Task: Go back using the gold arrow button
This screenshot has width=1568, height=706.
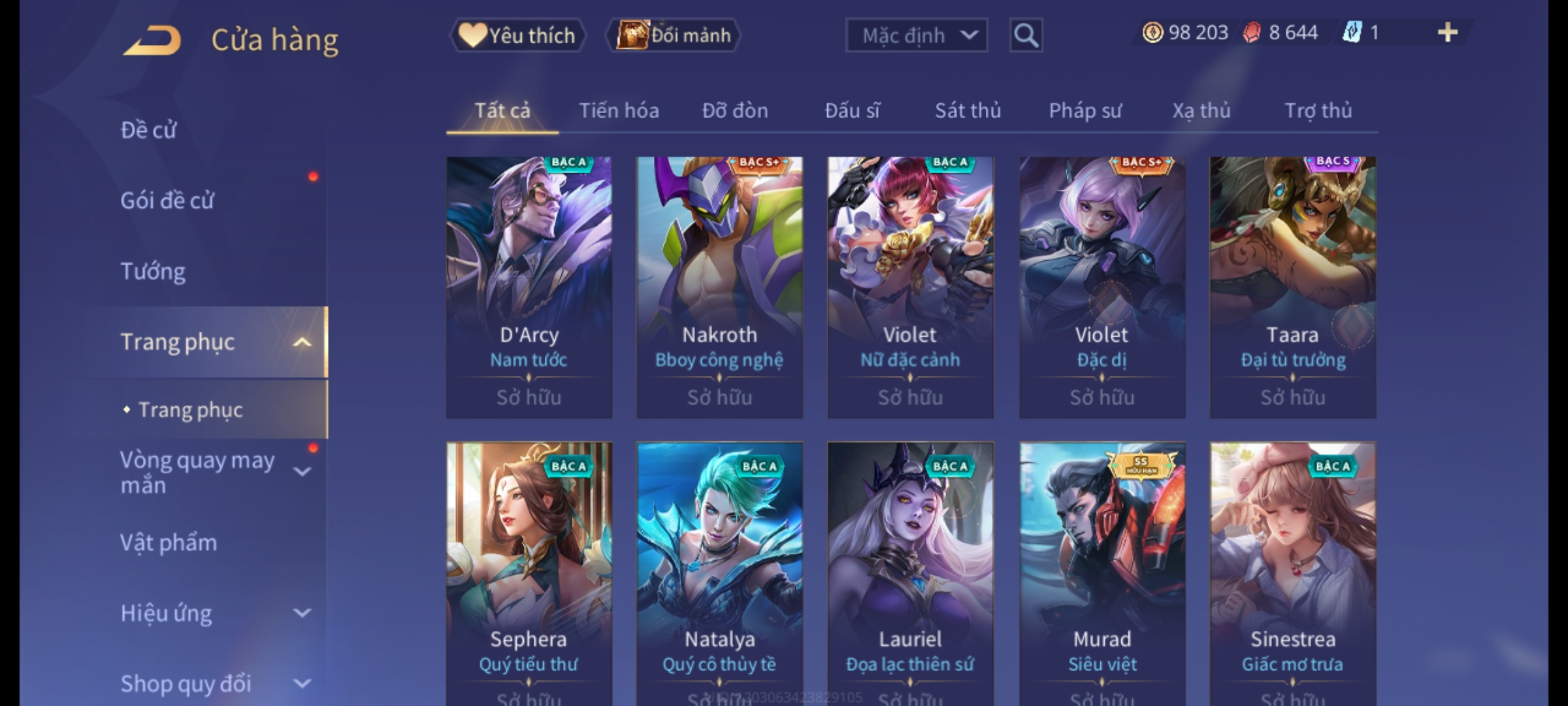Action: click(x=152, y=41)
